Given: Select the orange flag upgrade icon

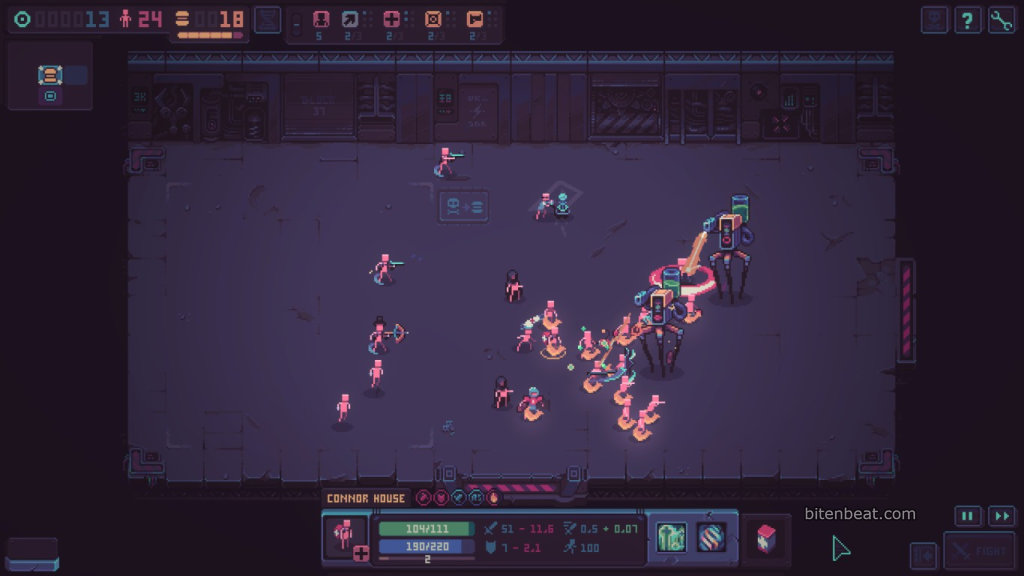Looking at the screenshot, I should pos(475,19).
